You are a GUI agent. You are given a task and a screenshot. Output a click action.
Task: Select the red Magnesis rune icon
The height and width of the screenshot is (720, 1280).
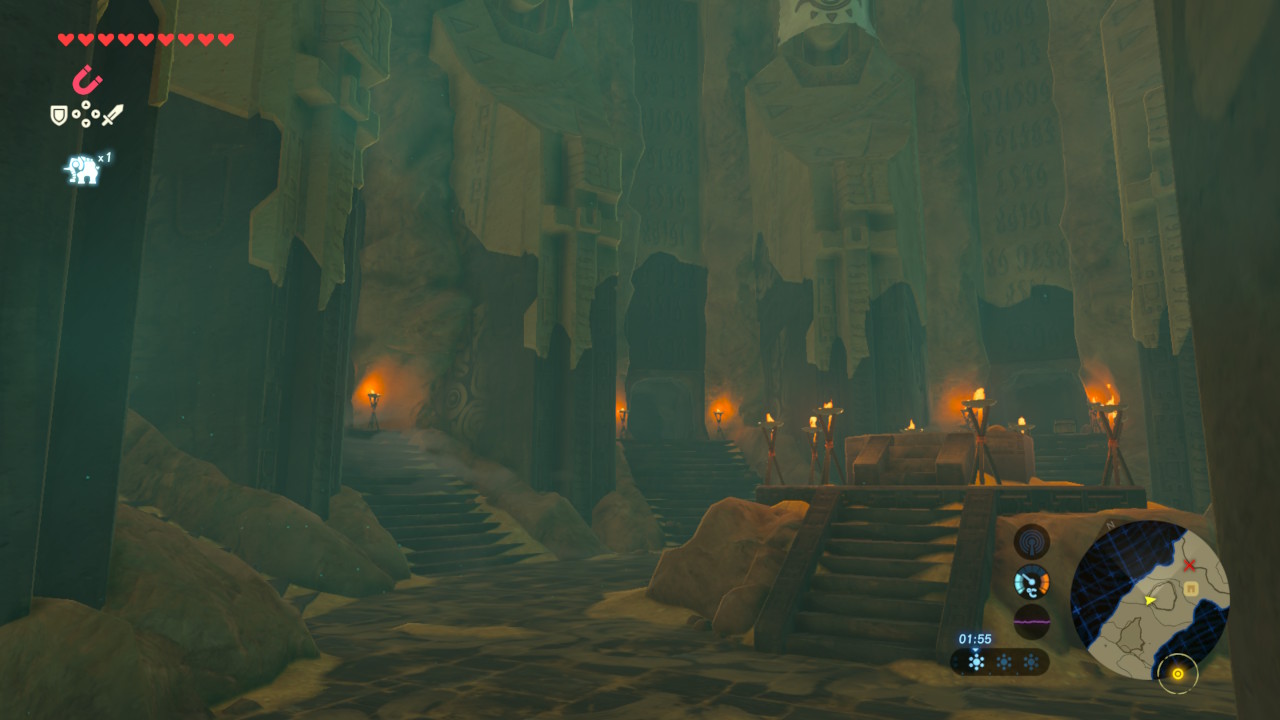coord(88,80)
